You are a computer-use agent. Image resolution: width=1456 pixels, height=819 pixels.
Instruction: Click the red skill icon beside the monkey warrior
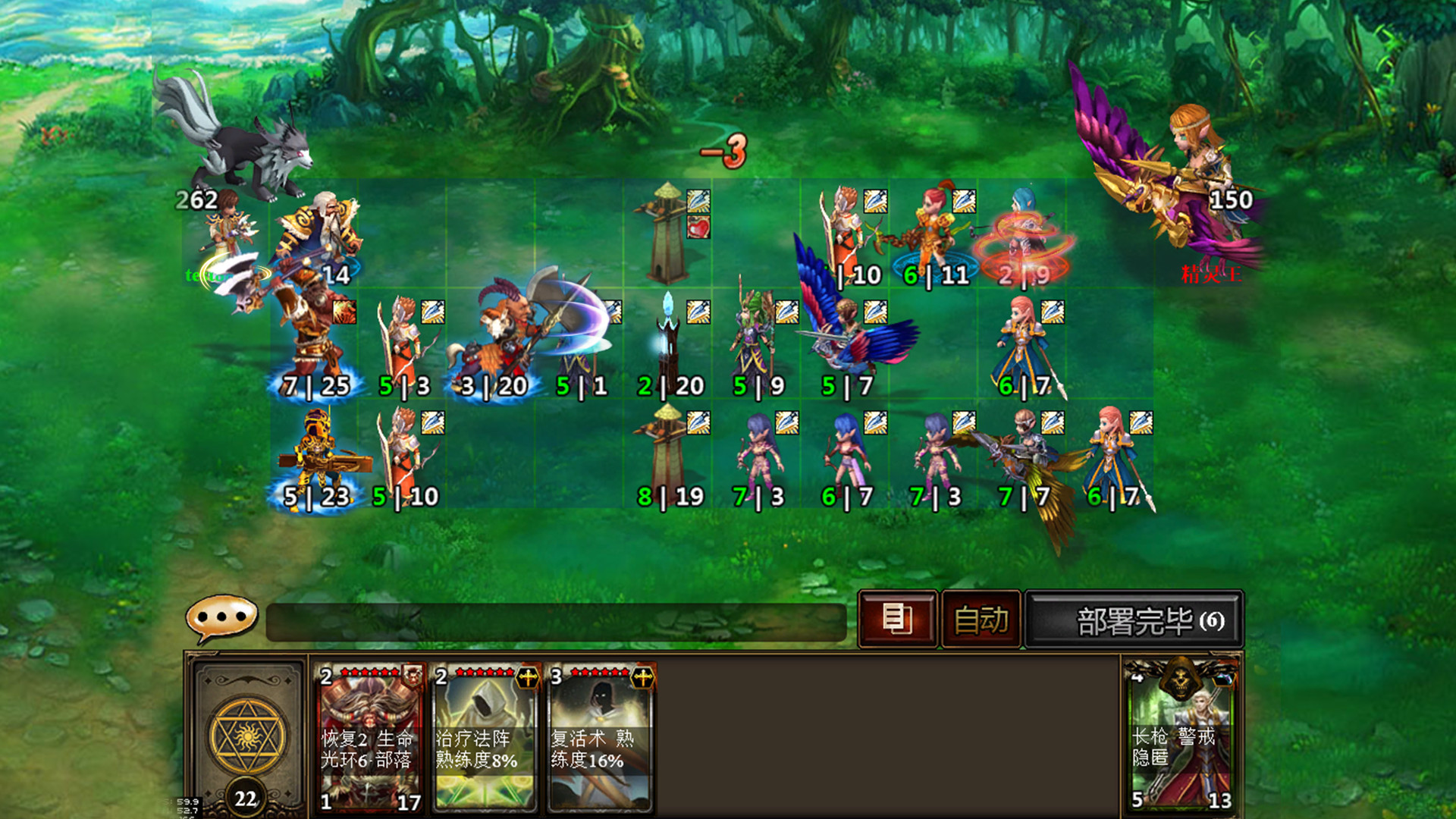tap(343, 312)
